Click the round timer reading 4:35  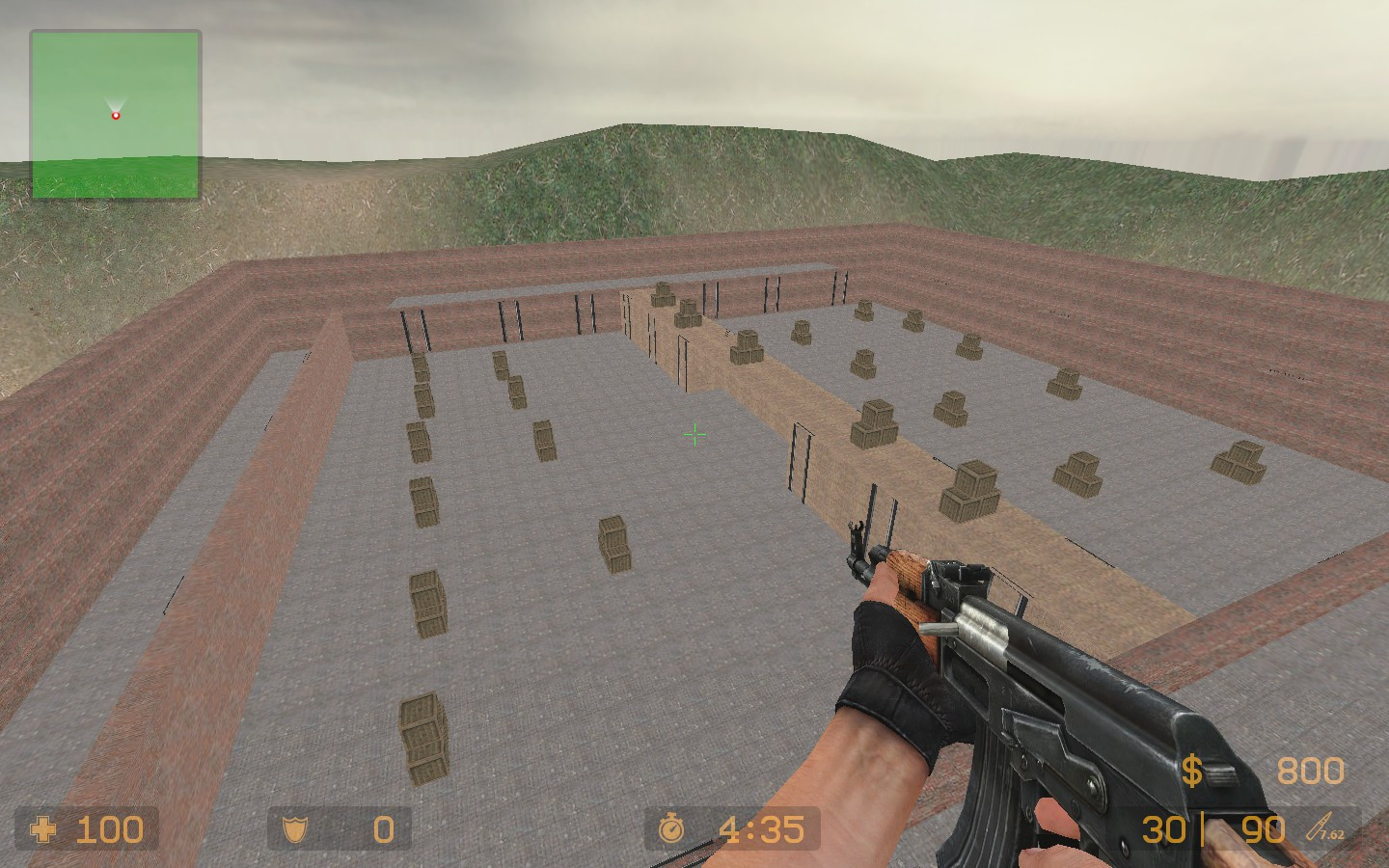click(x=762, y=828)
